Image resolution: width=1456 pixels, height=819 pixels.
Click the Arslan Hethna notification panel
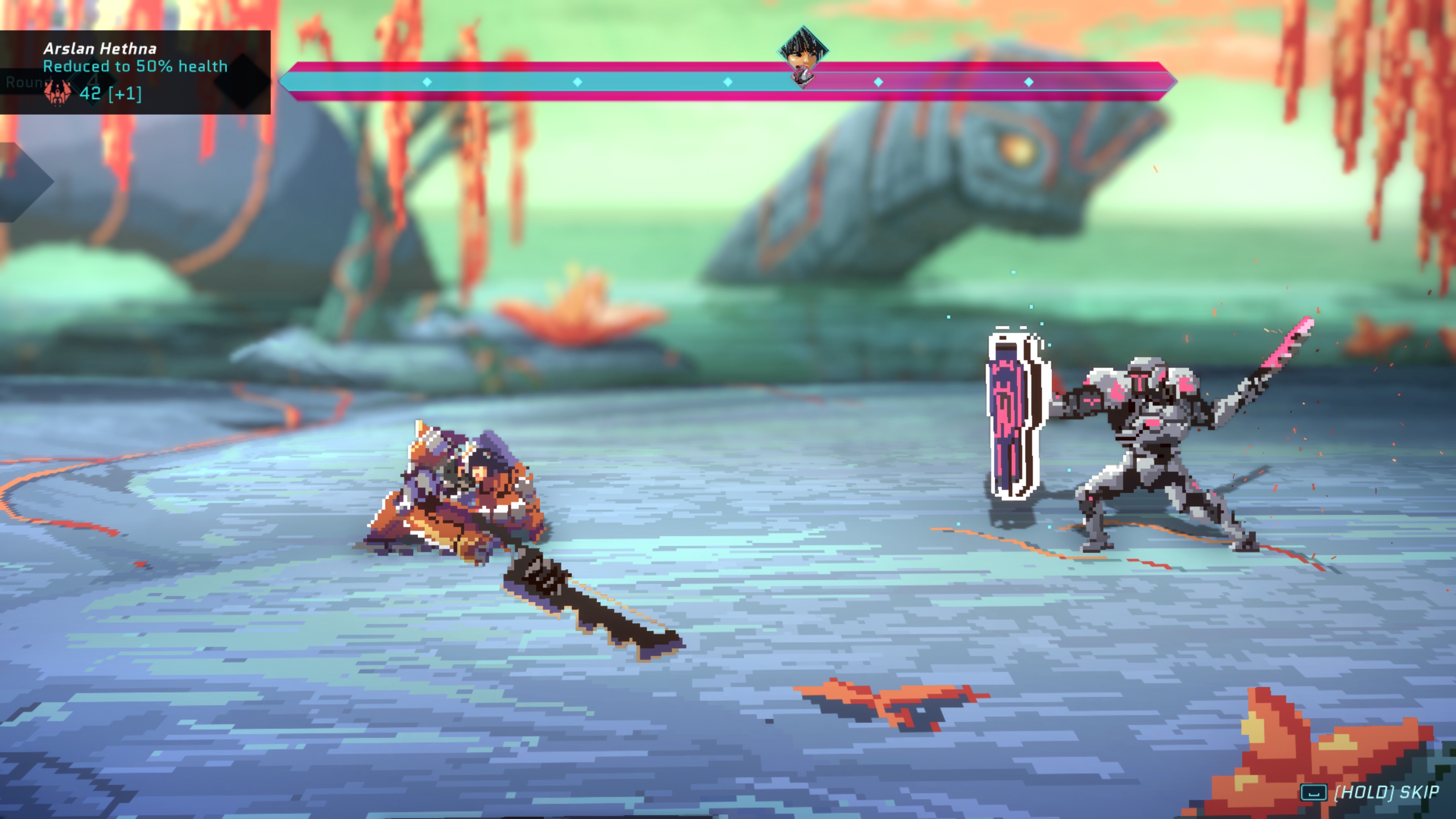(x=135, y=72)
